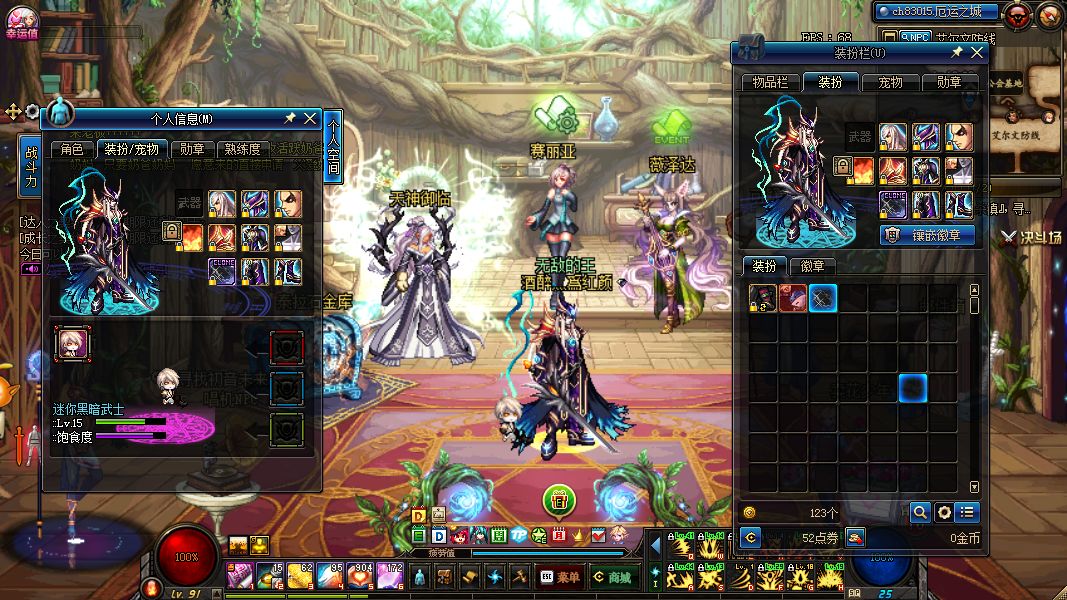
Task: Open the 决斗场 duel arena button
Action: coord(1030,237)
